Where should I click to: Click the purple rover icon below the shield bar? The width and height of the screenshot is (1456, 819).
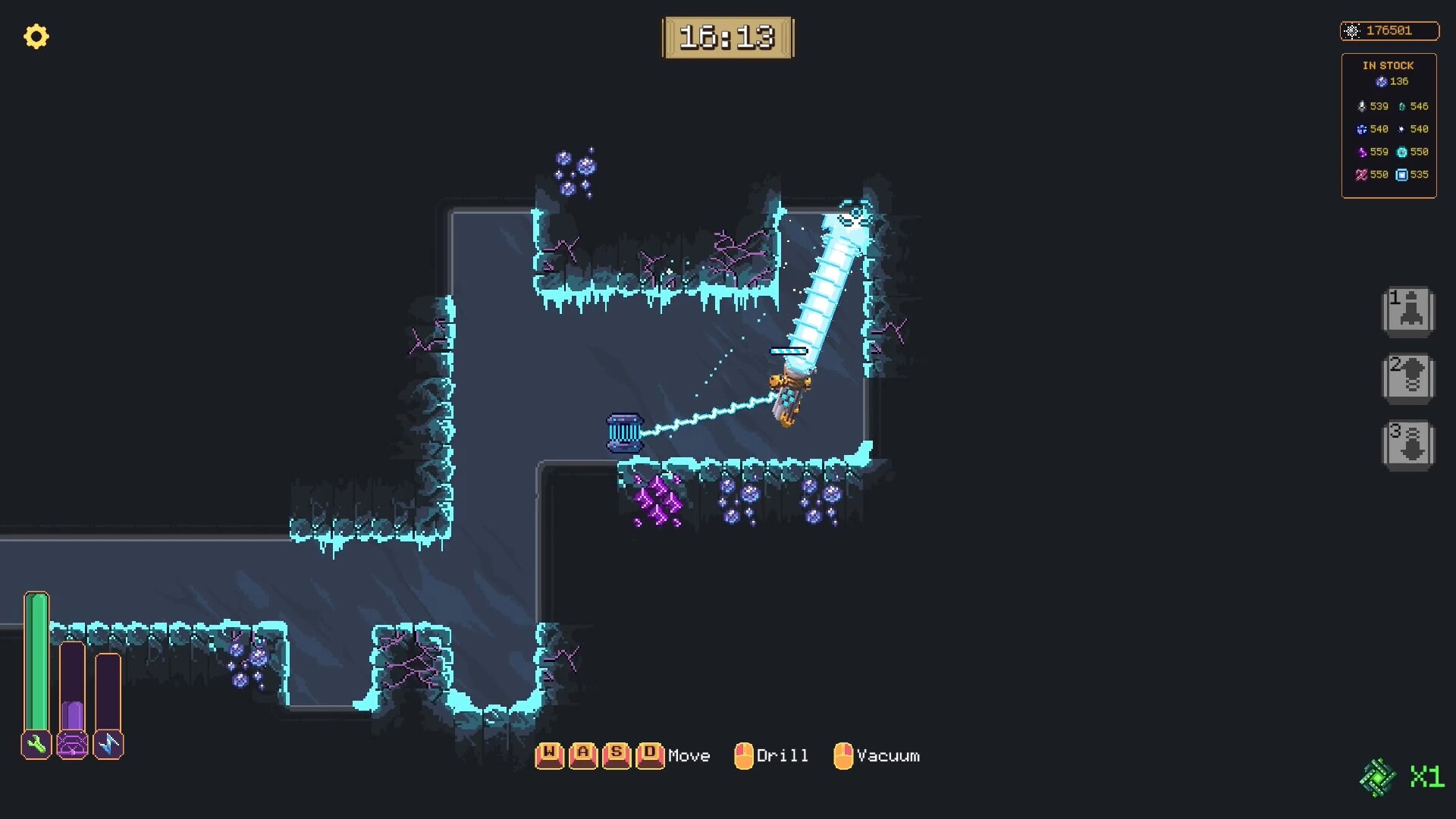click(x=72, y=744)
